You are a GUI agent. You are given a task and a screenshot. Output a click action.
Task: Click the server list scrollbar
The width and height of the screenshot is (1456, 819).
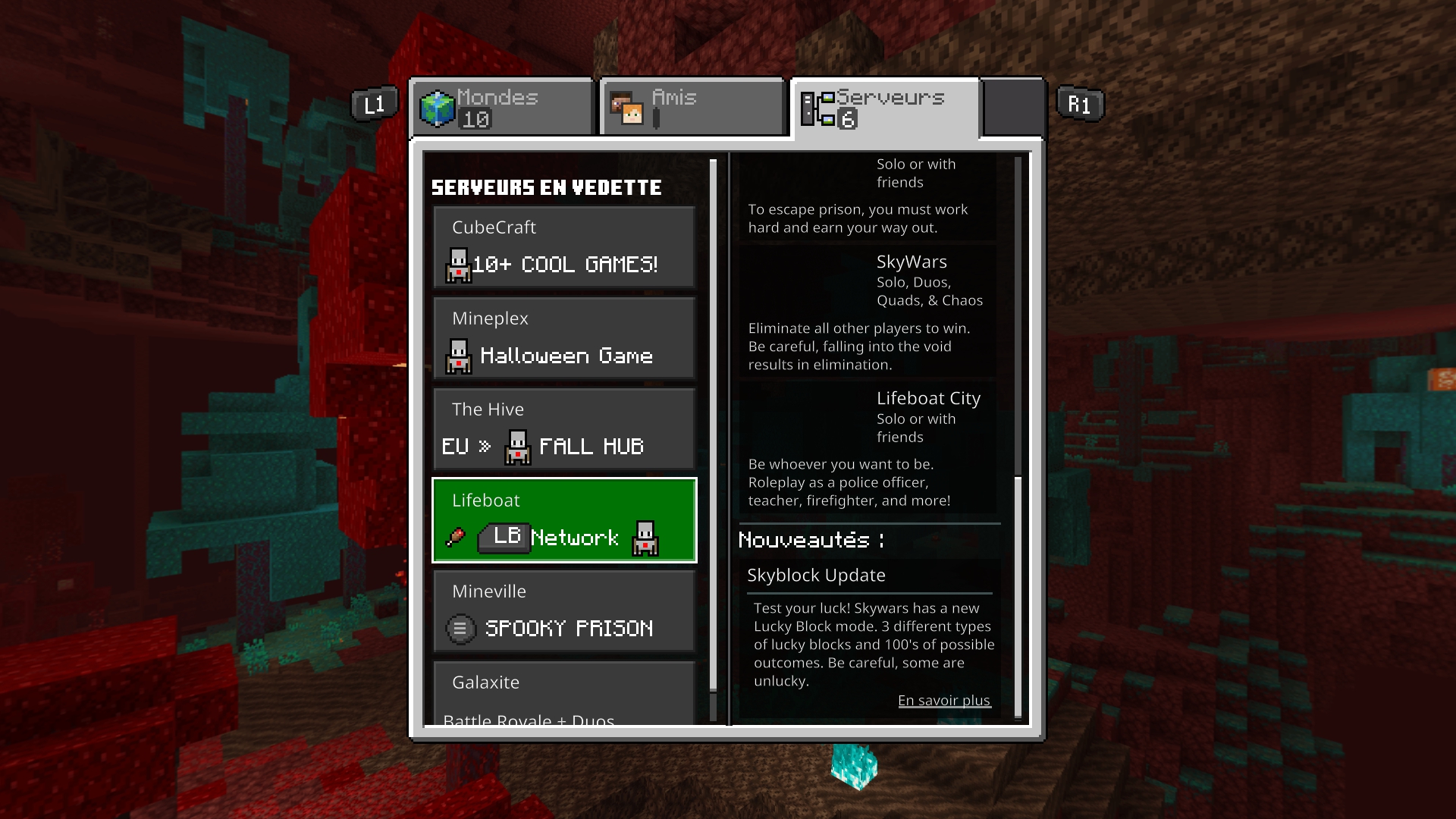[x=713, y=425]
